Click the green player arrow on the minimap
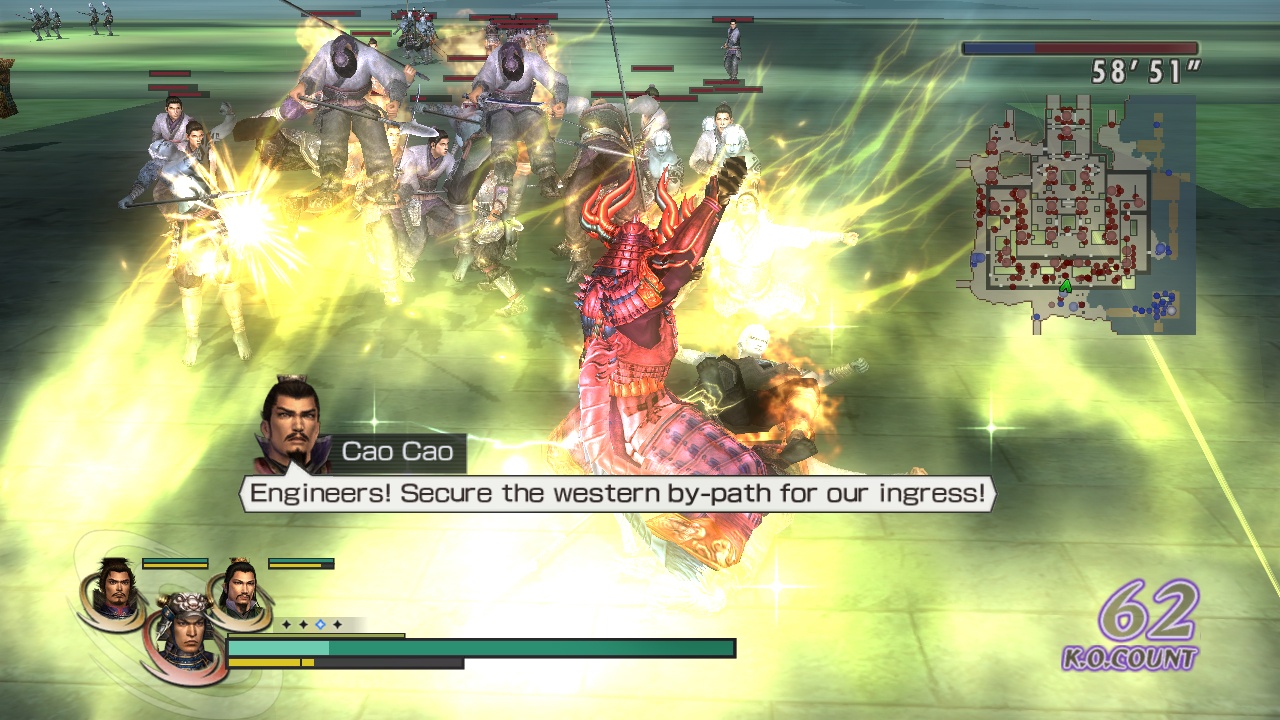1280x720 pixels. click(x=1066, y=287)
